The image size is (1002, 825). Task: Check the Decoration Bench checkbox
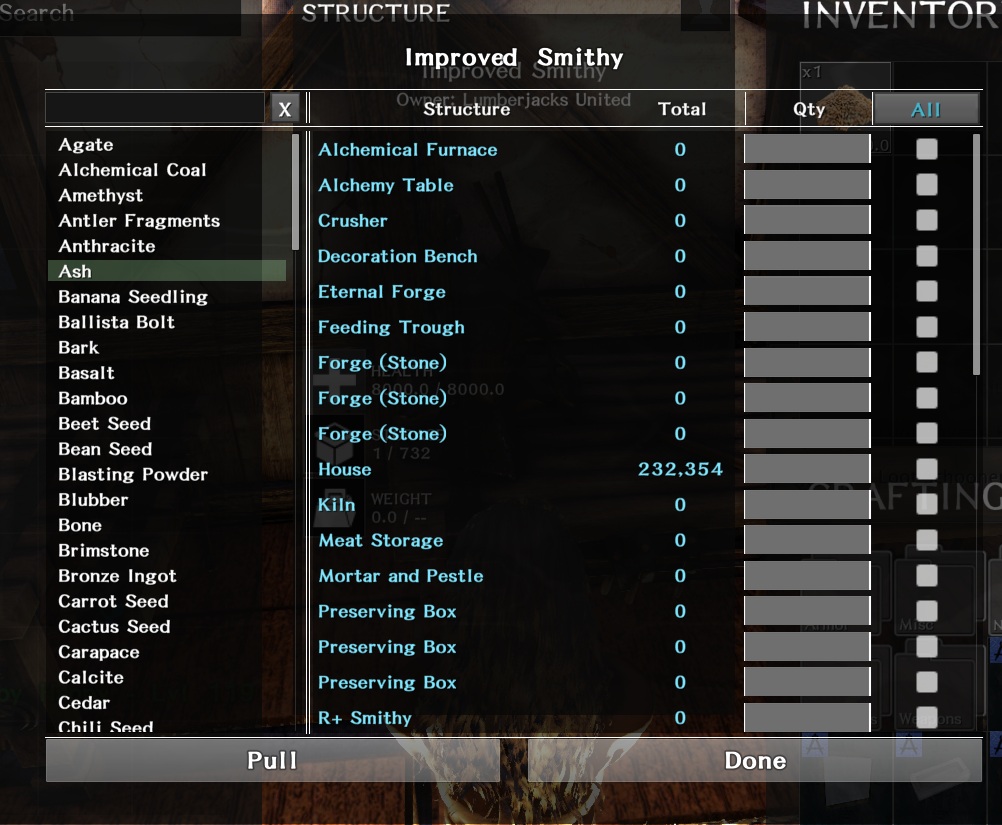point(927,256)
